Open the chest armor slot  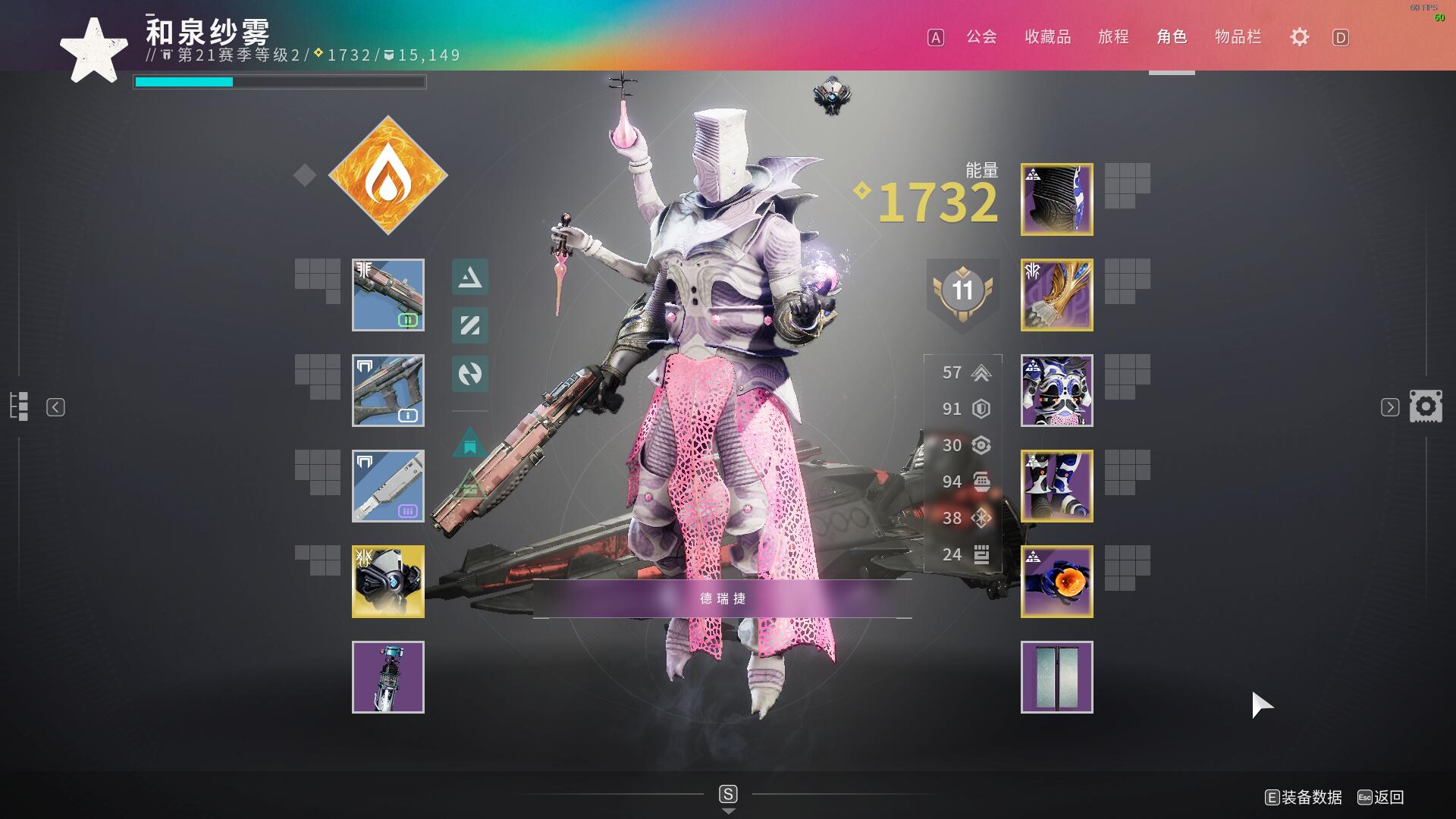pos(1056,391)
